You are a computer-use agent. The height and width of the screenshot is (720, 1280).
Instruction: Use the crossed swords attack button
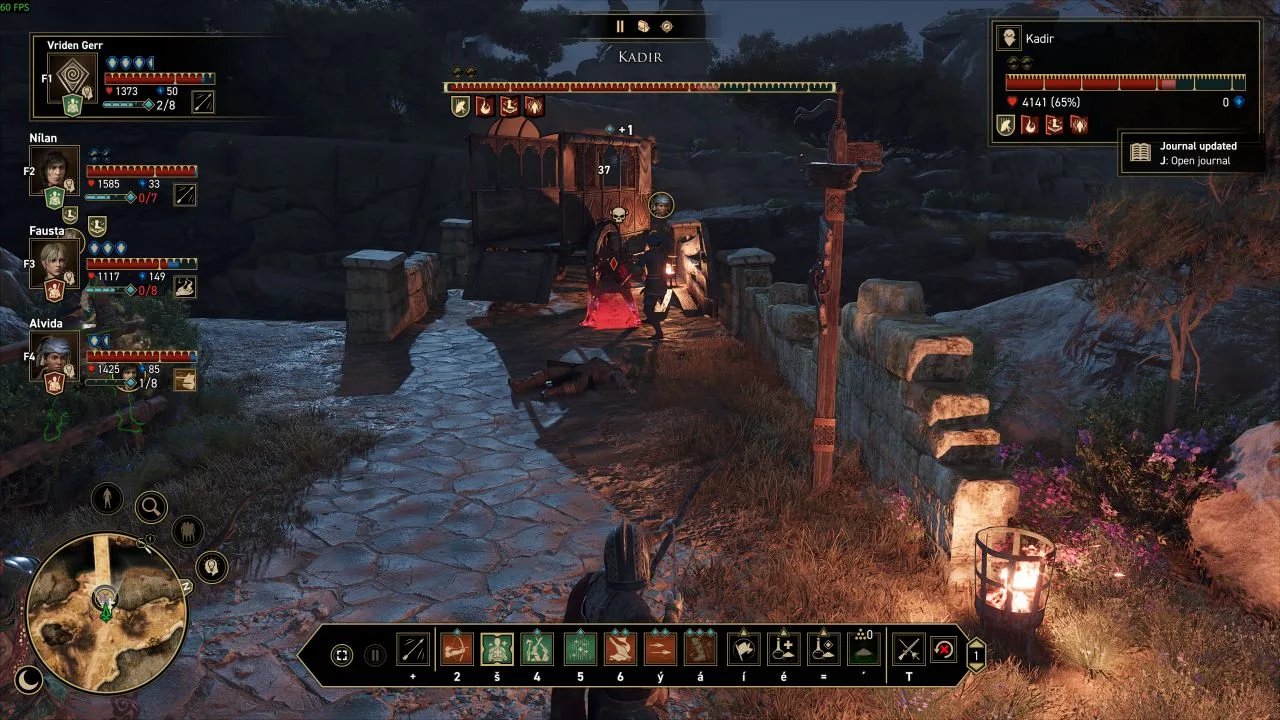(908, 650)
